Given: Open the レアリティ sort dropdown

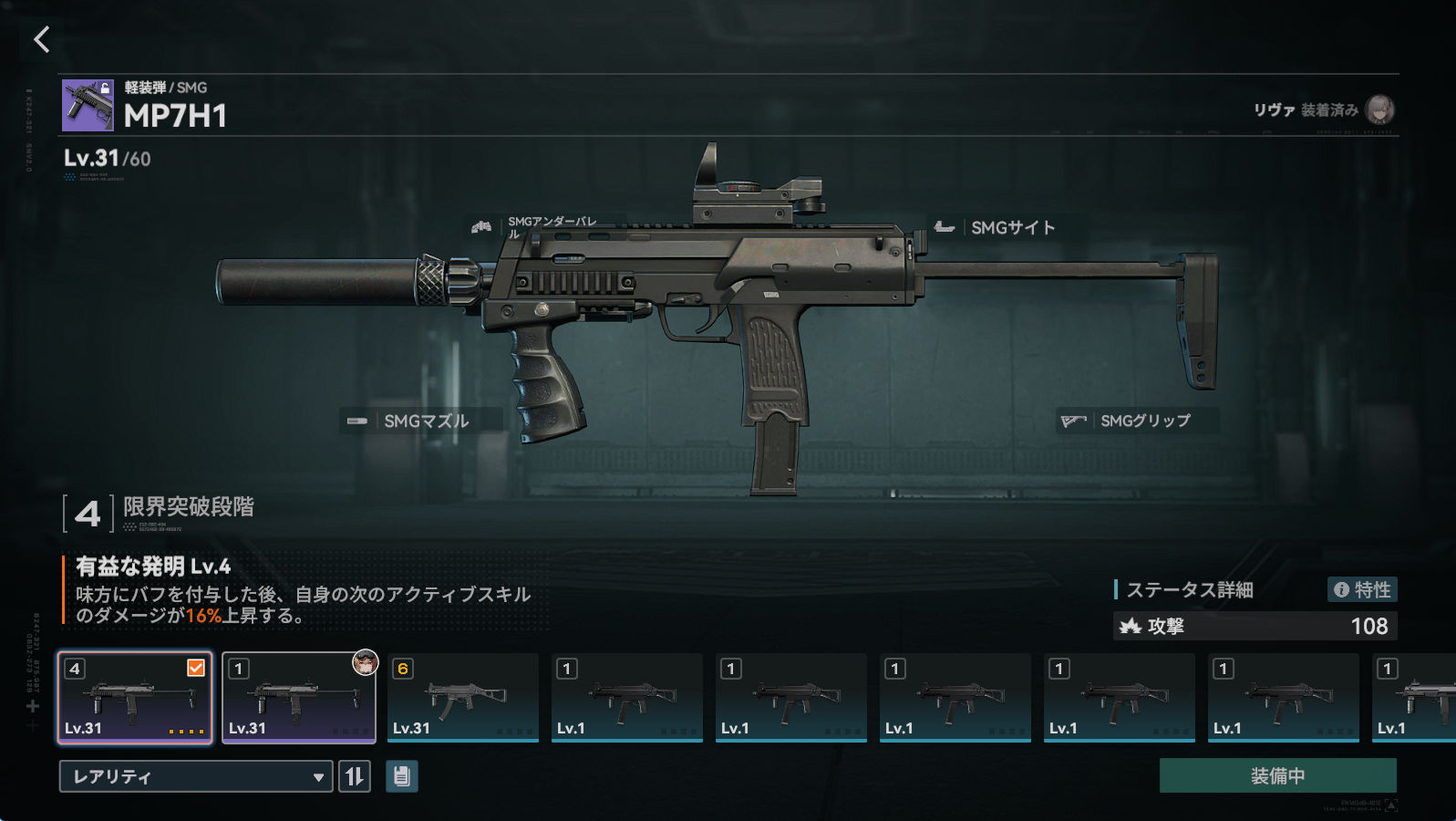Looking at the screenshot, I should (195, 776).
